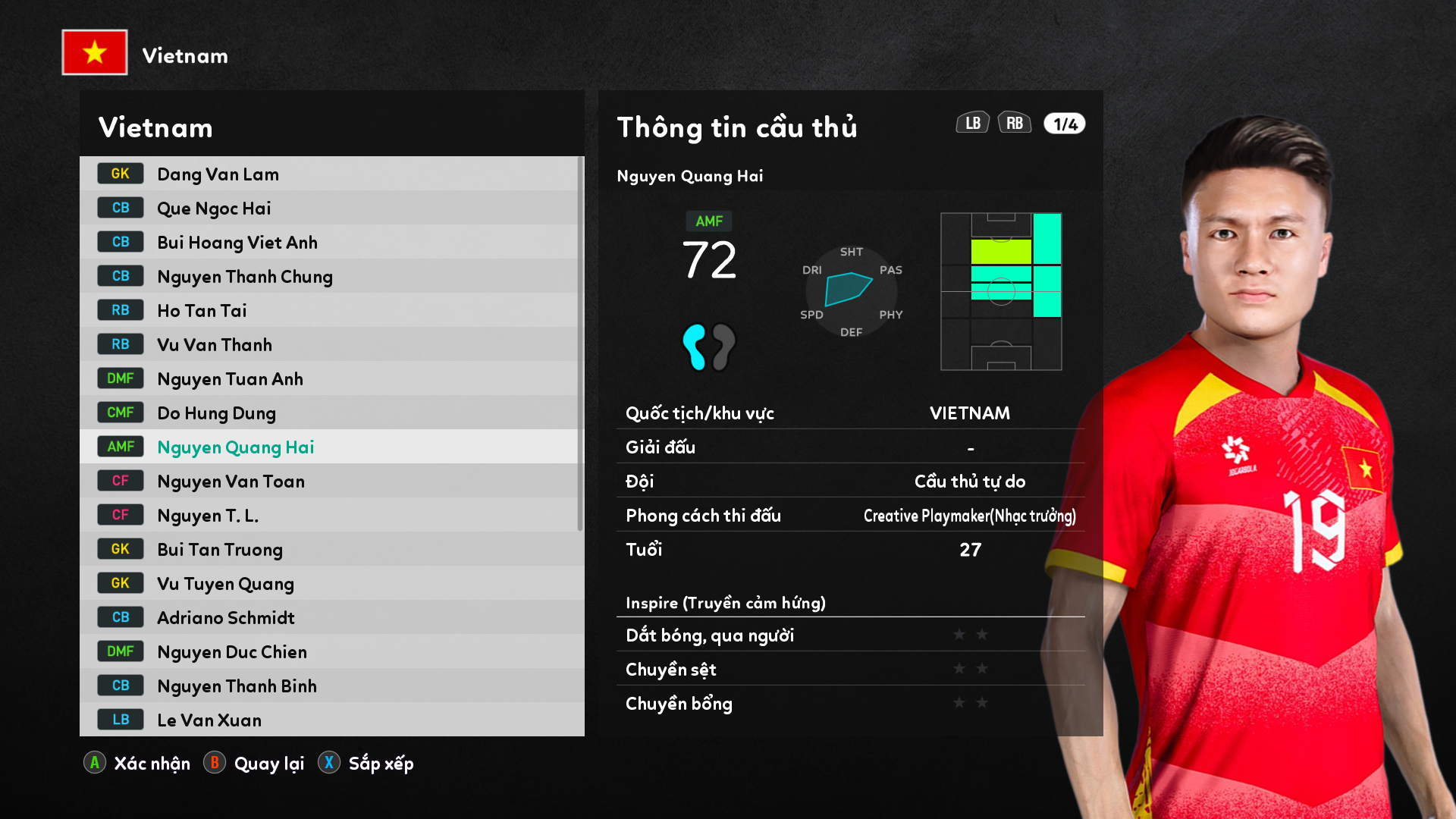Click the Vietnam flag icon at top left

(94, 53)
